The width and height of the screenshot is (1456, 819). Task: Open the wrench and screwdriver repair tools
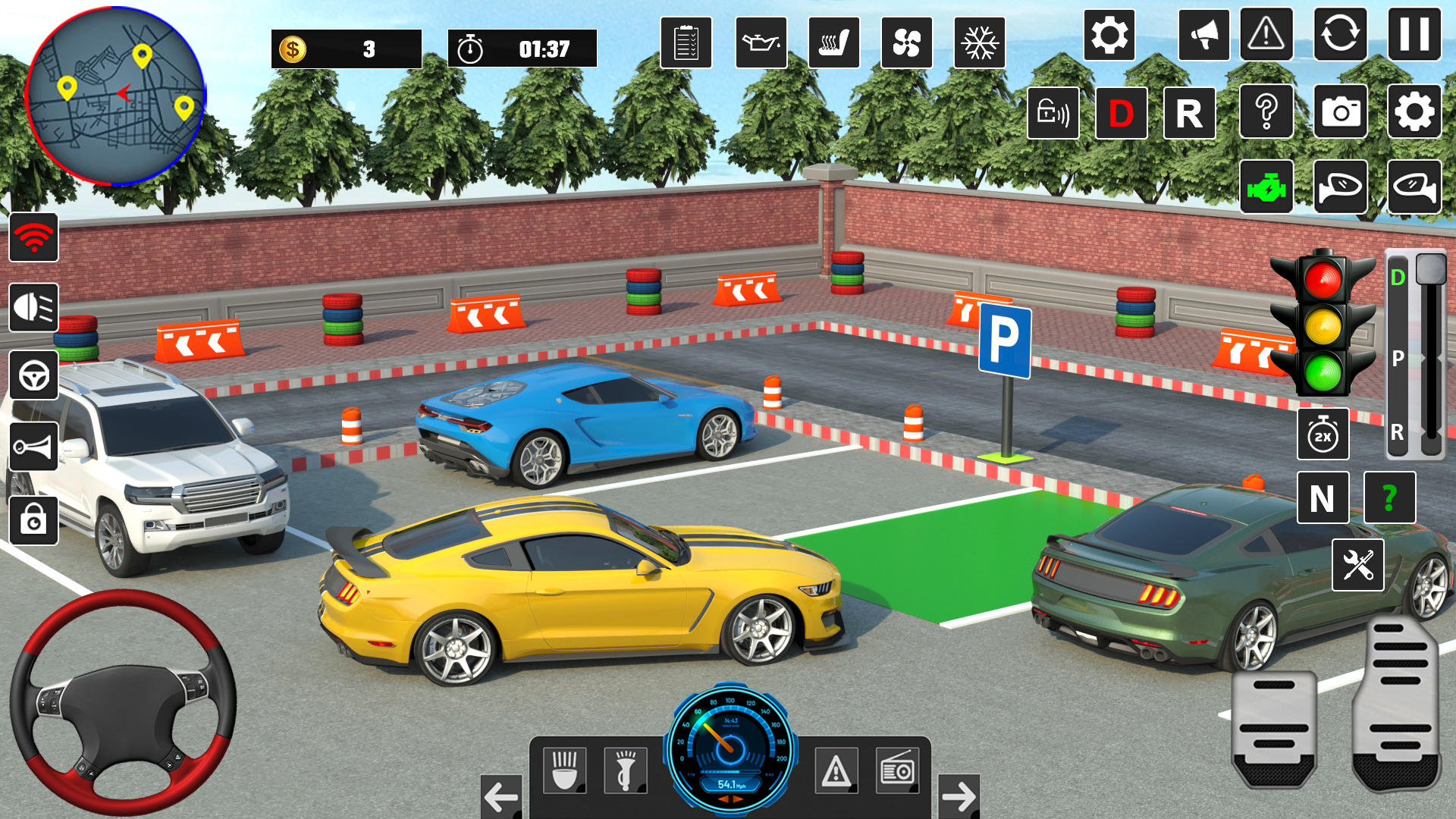pos(1357,565)
